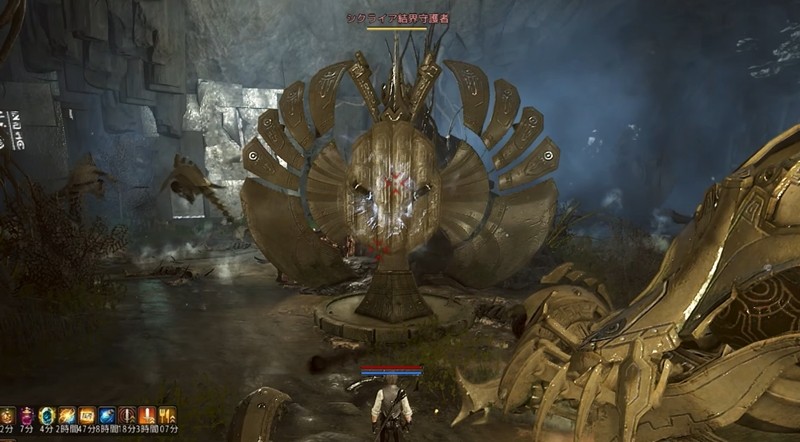Inspect the fork and knife food buff
The width and height of the screenshot is (800, 442).
(x=167, y=414)
